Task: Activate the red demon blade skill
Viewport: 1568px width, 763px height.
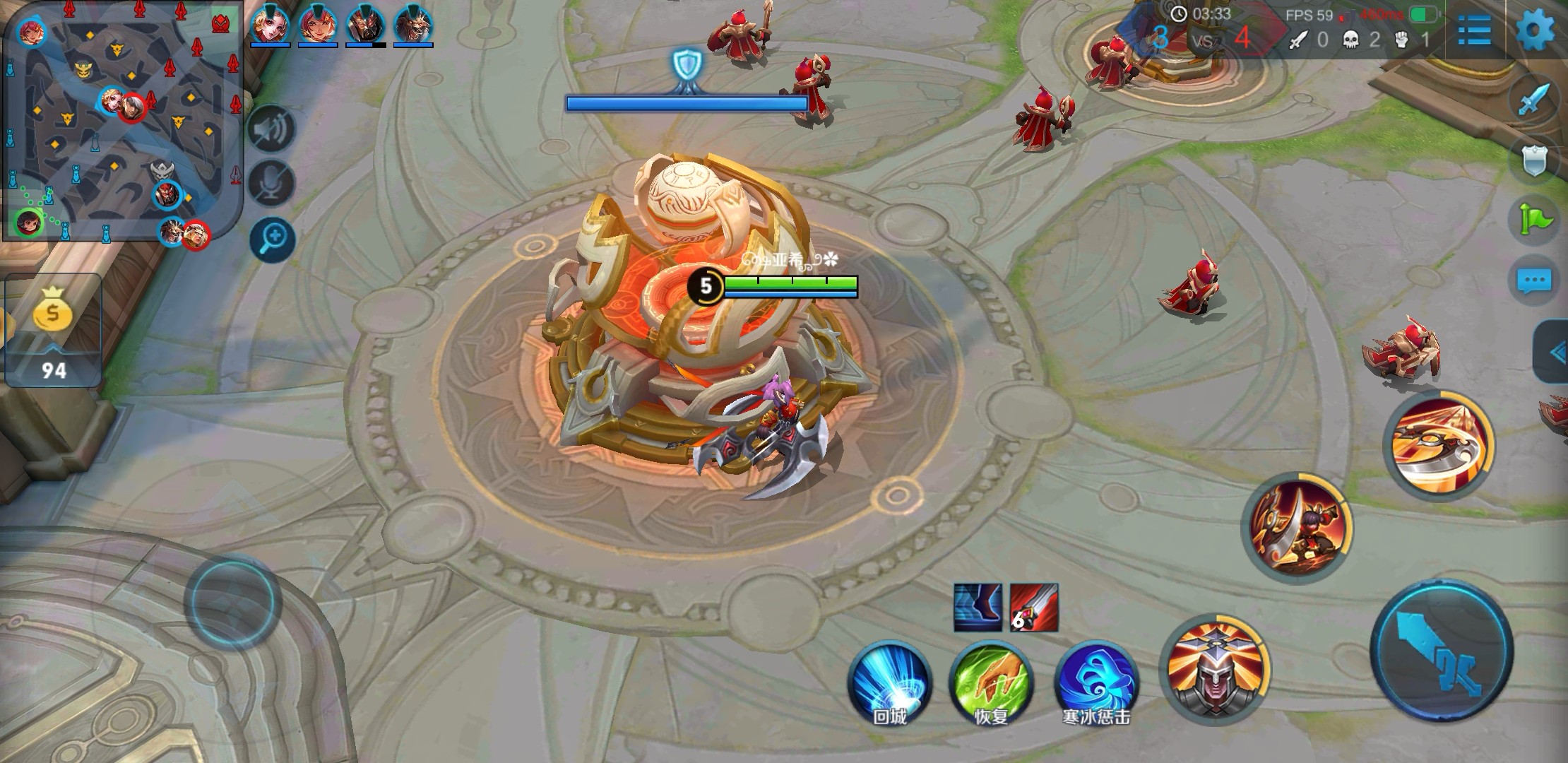Action: point(1297,528)
